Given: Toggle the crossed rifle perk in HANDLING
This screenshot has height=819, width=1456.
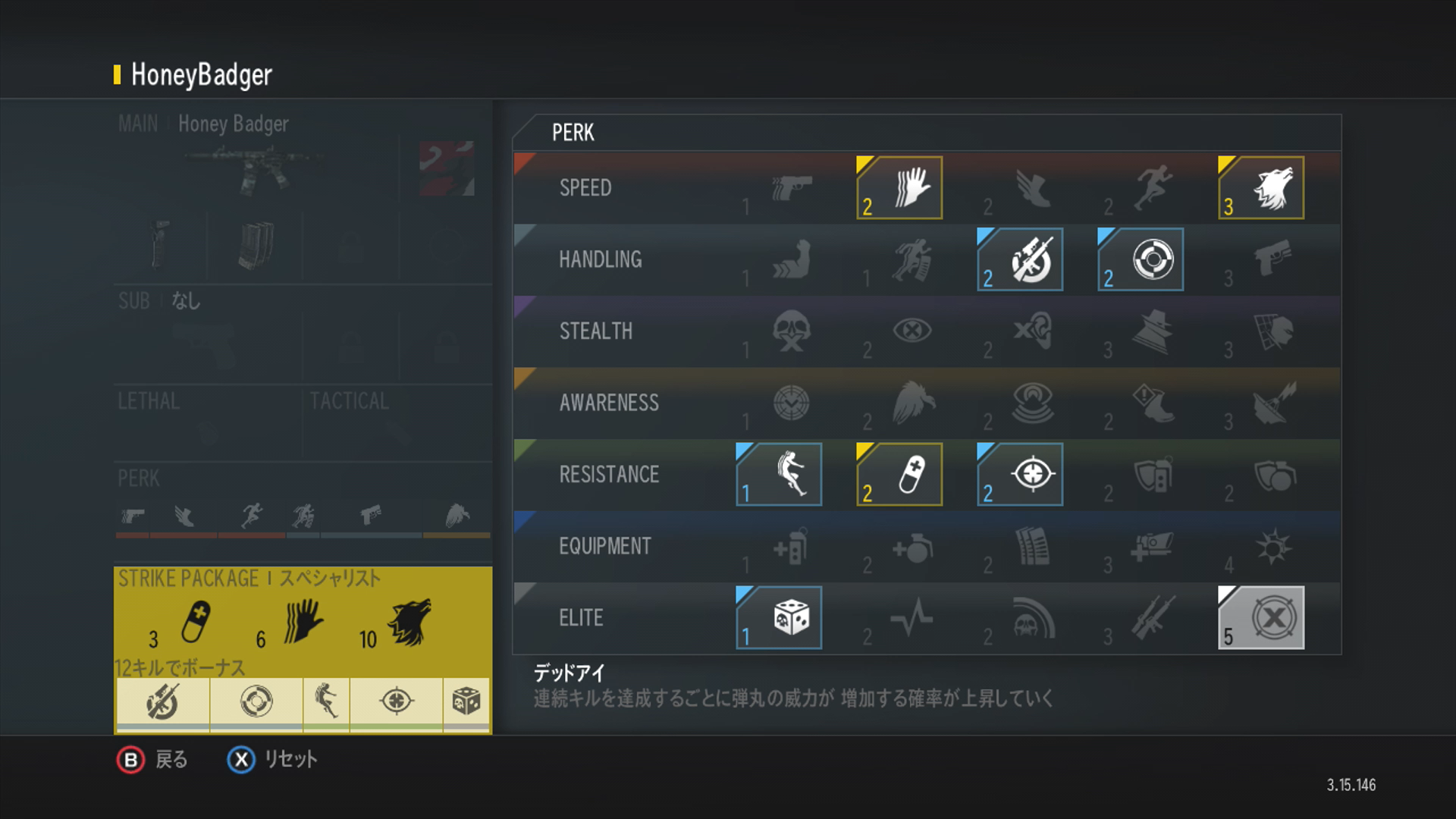Looking at the screenshot, I should (x=1020, y=259).
